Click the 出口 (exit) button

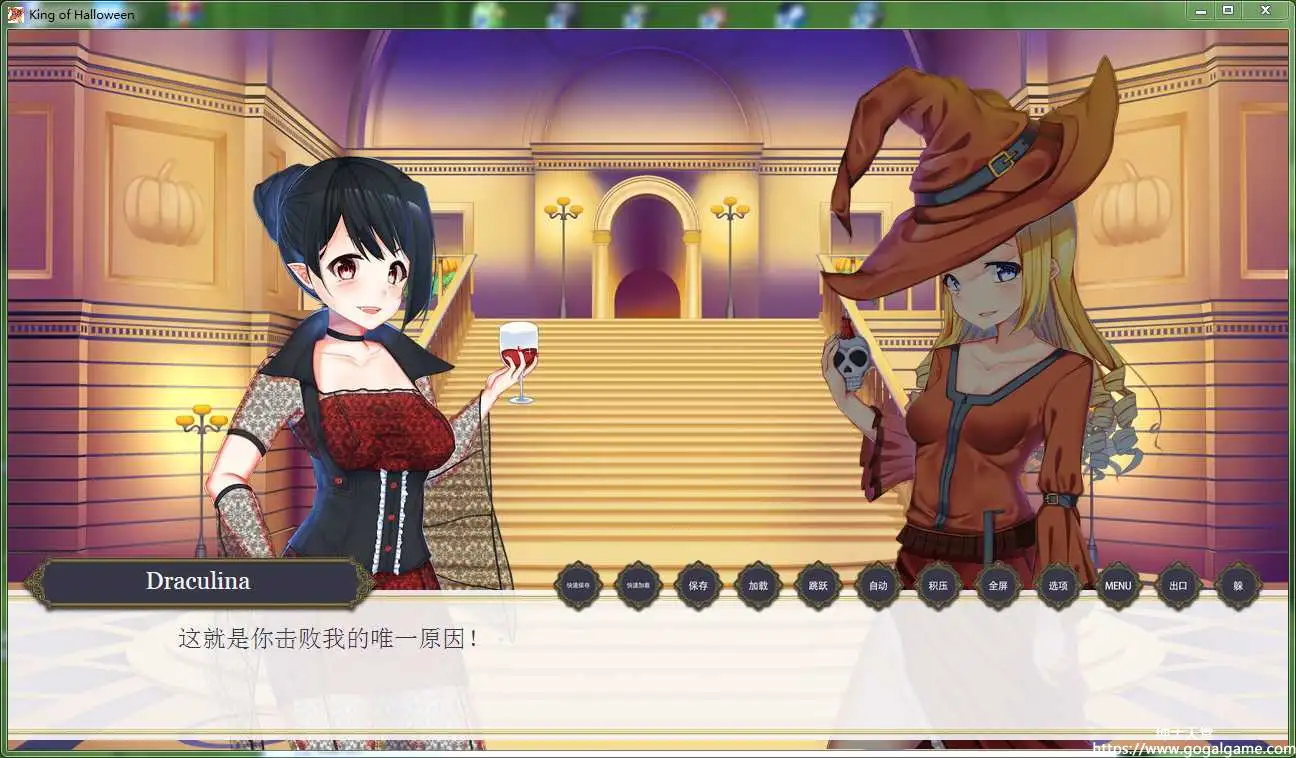pos(1177,588)
